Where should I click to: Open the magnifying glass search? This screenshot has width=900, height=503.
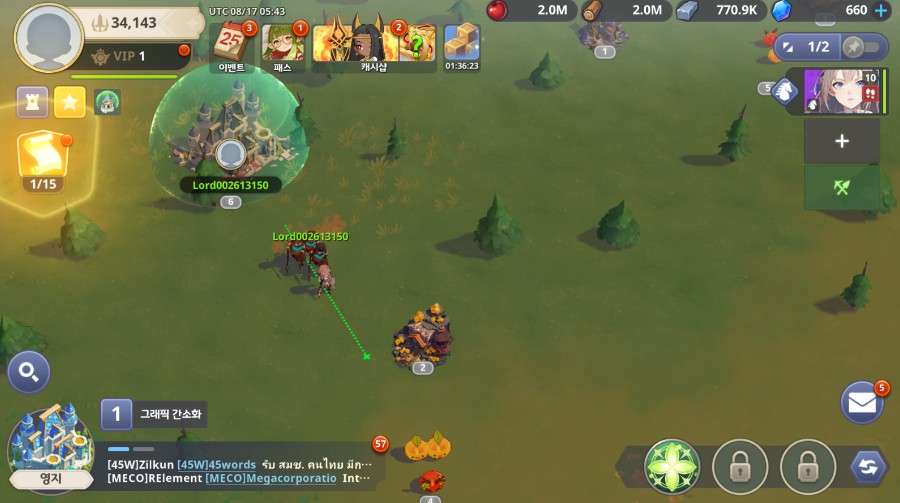pos(29,373)
